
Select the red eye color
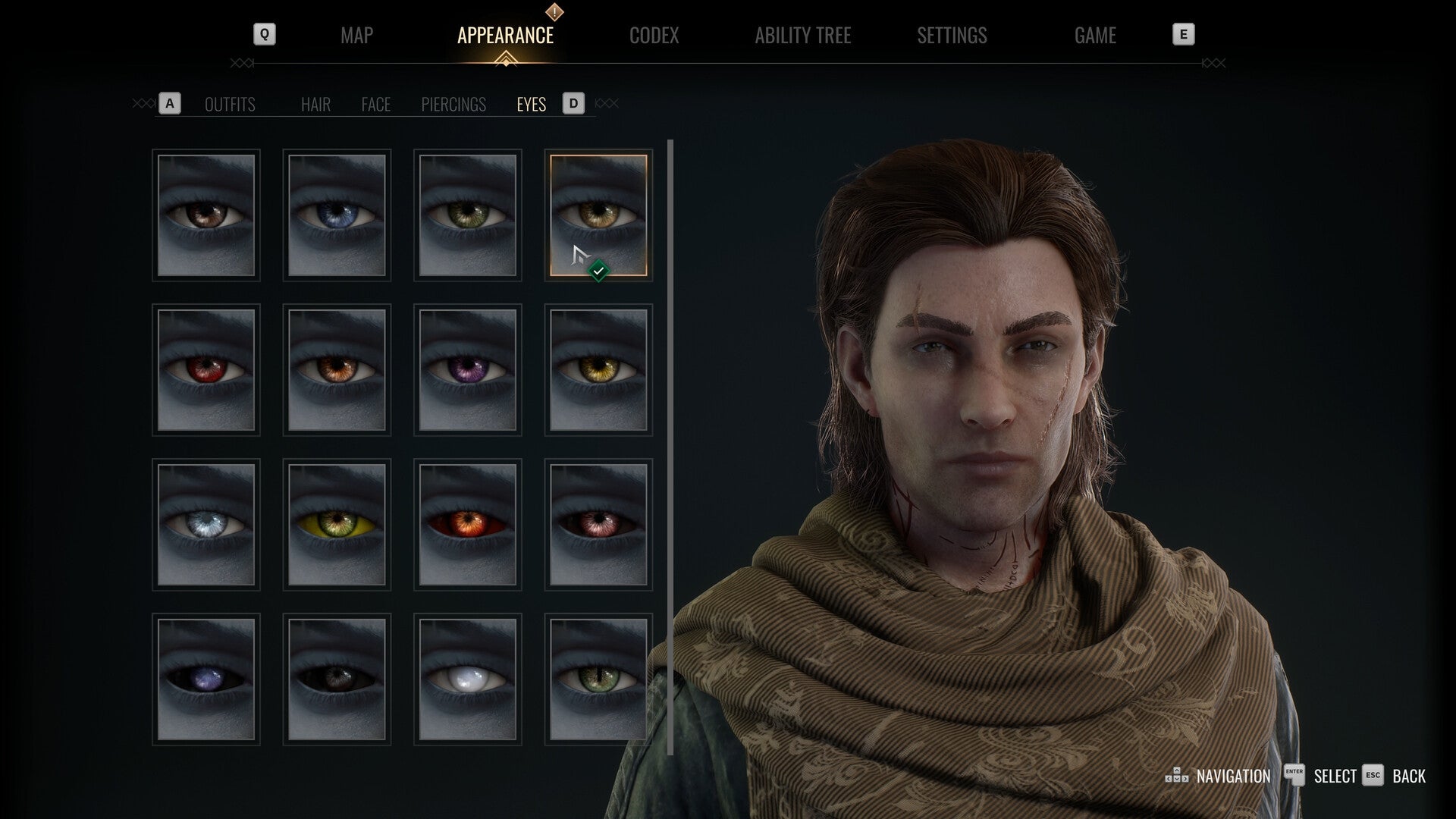[206, 369]
